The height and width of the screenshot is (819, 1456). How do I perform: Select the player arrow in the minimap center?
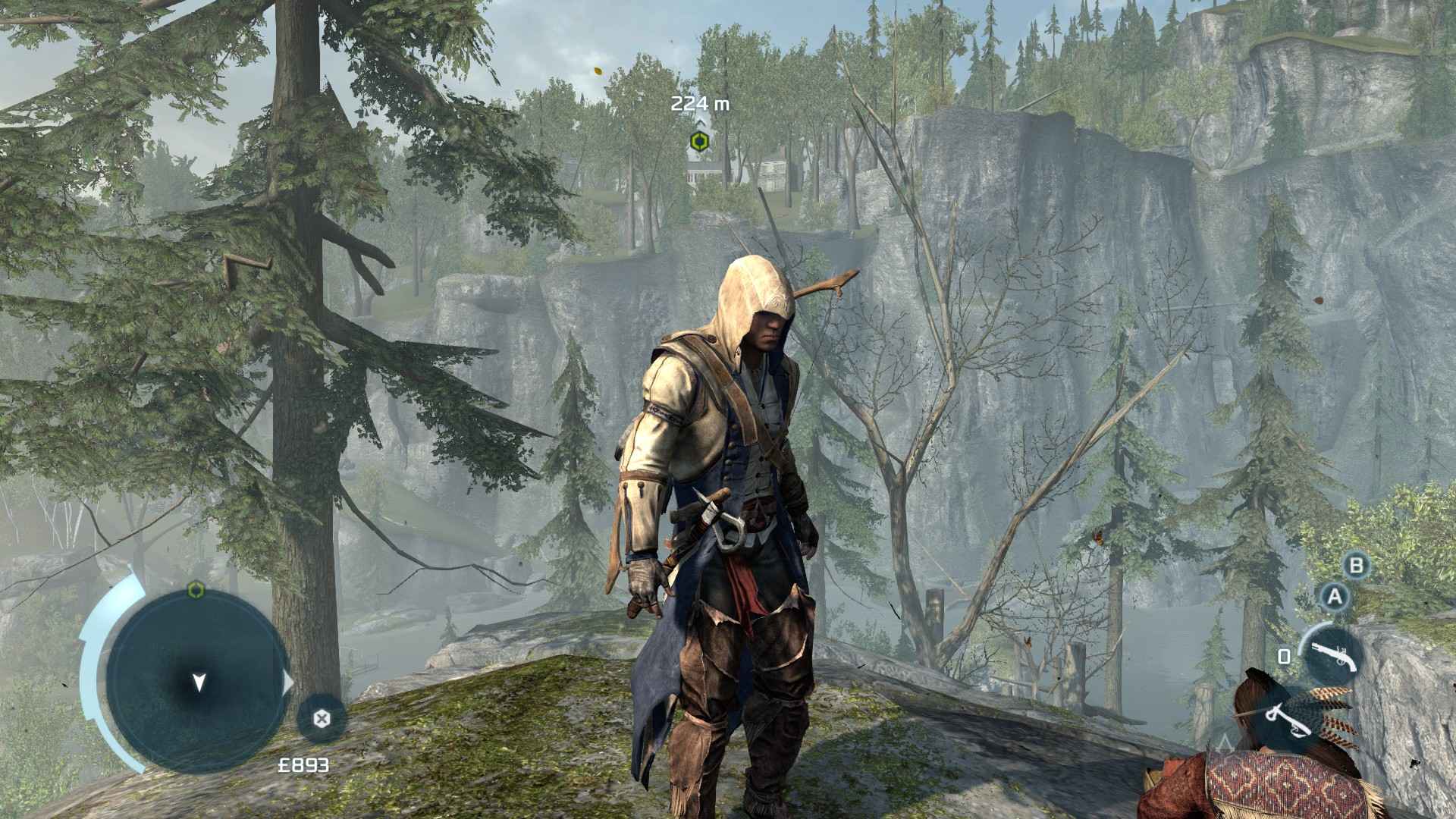click(199, 682)
